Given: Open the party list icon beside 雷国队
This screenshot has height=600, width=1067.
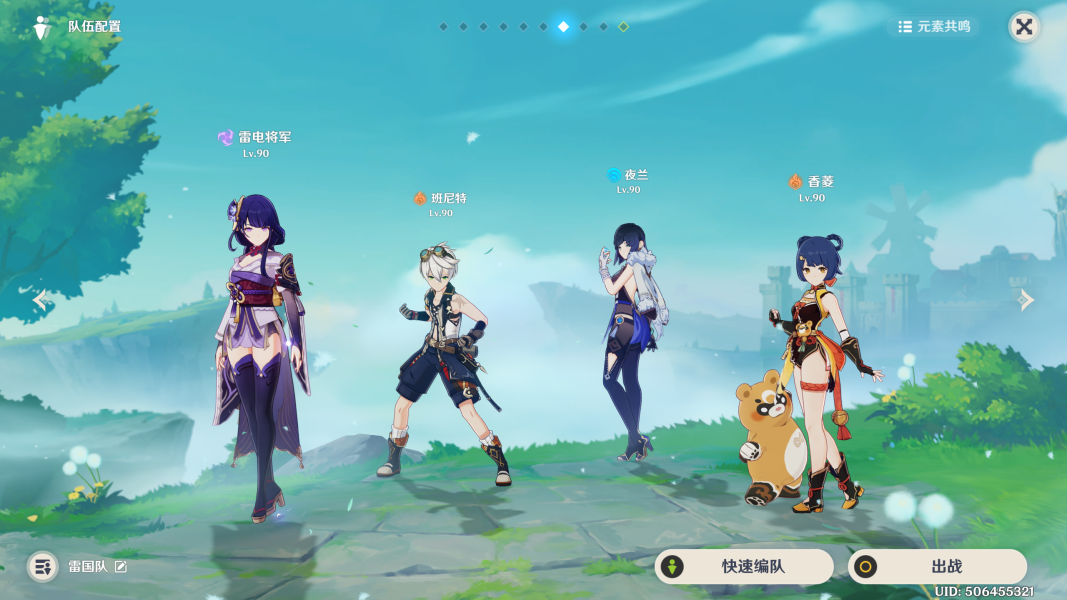Looking at the screenshot, I should coord(42,567).
